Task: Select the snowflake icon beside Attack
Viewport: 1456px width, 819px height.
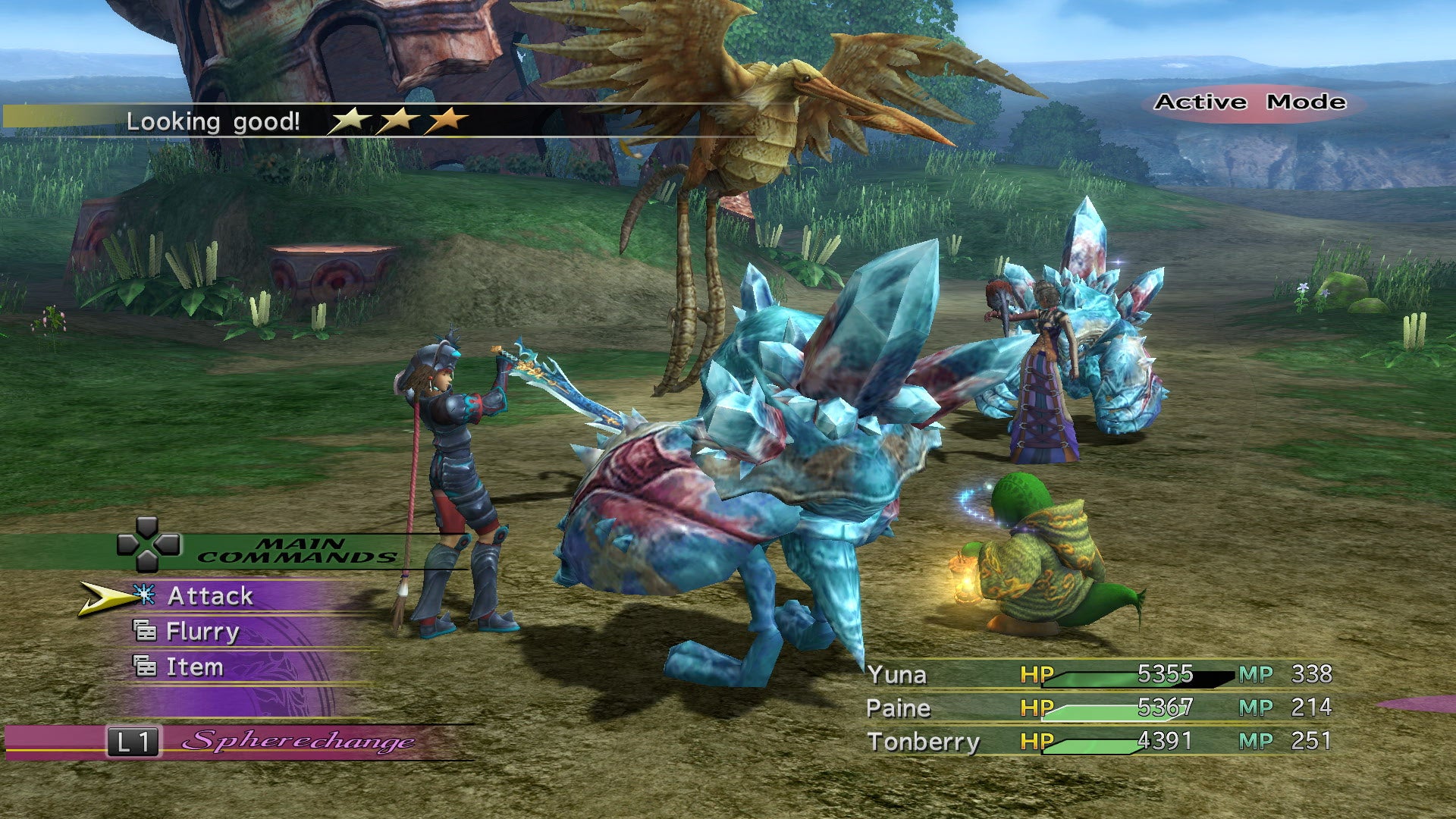Action: tap(144, 595)
